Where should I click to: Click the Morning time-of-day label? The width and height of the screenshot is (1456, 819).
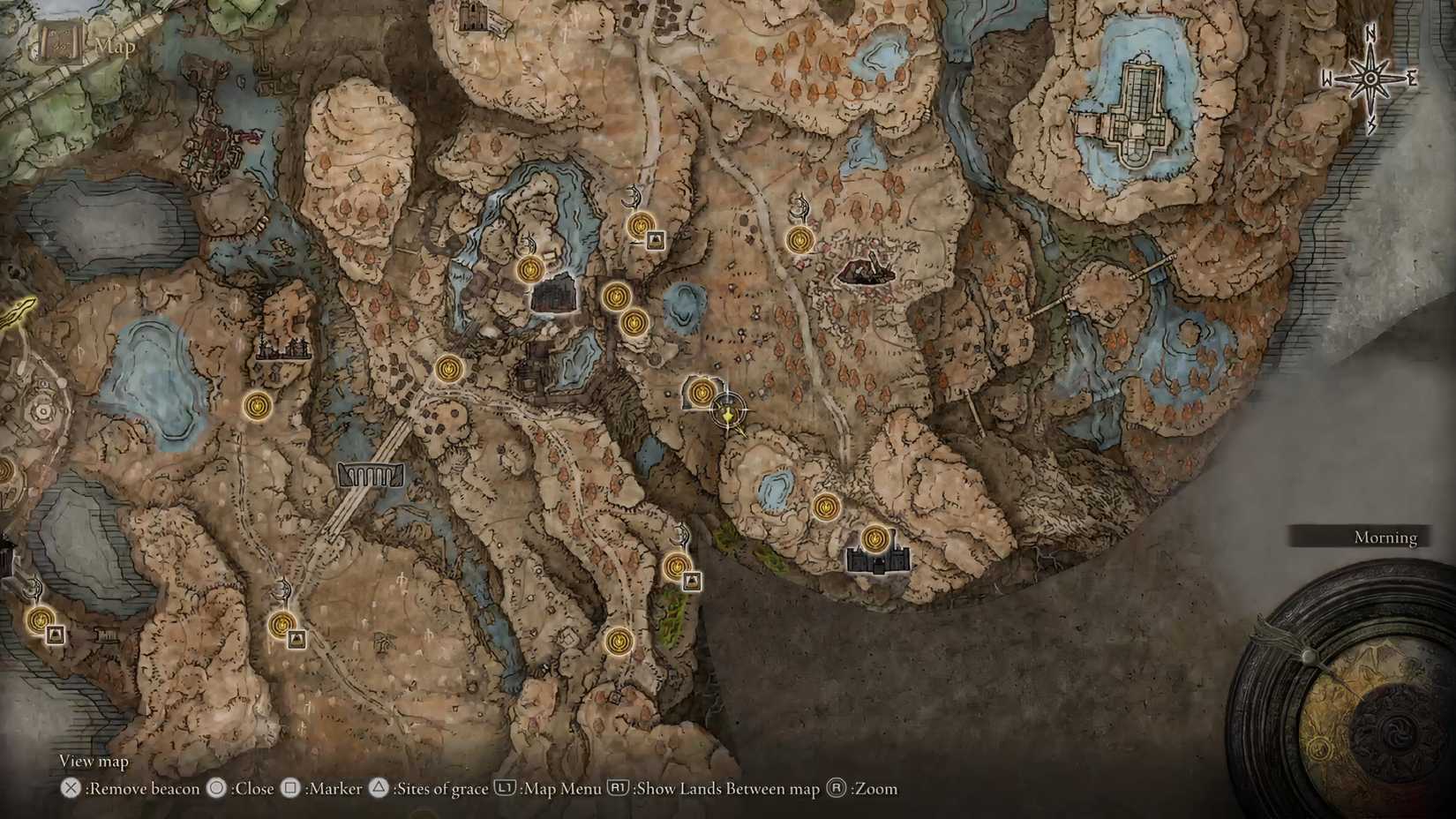point(1385,537)
